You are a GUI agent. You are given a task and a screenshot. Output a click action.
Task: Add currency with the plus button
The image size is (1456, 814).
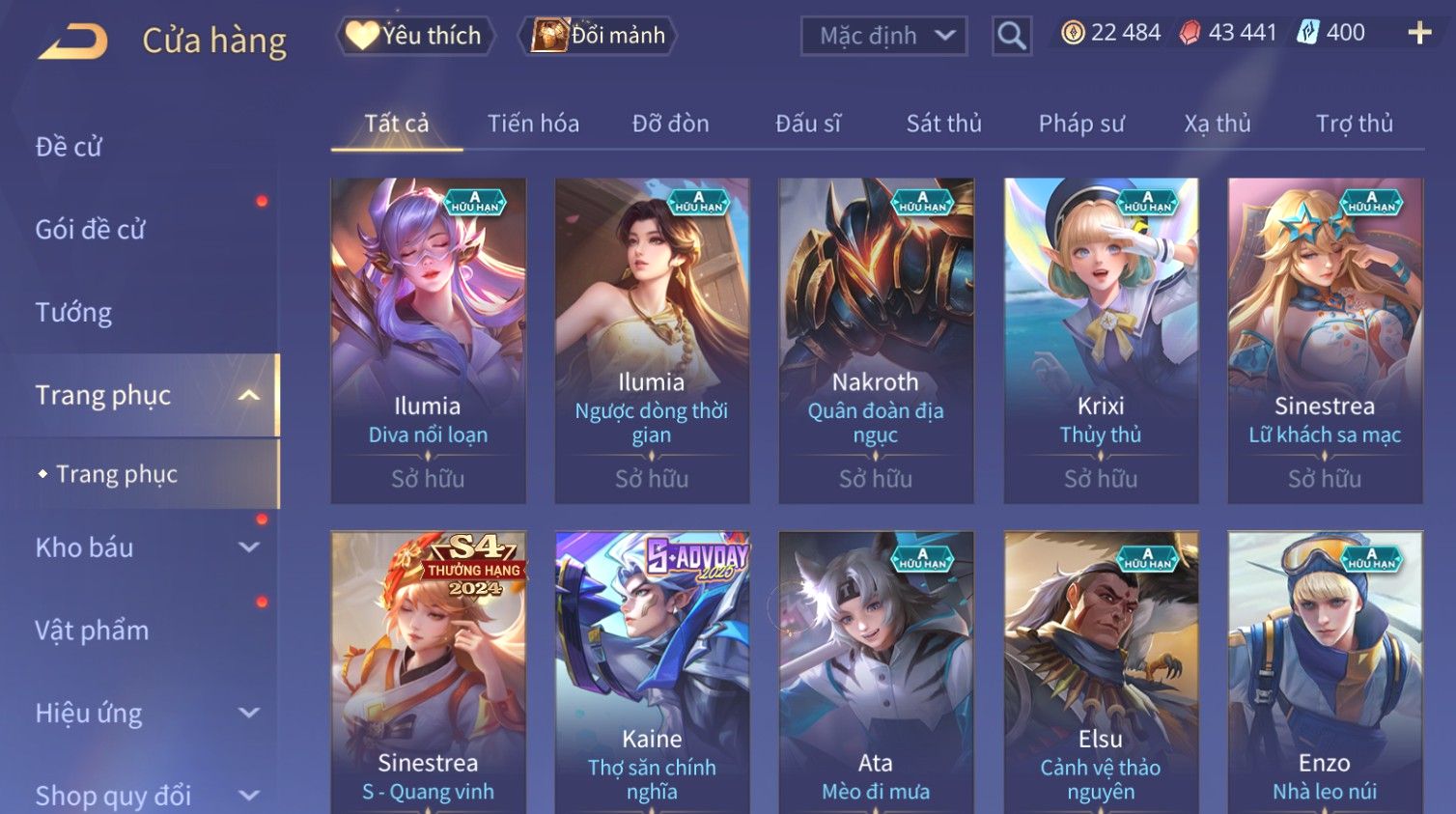pyautogui.click(x=1419, y=33)
